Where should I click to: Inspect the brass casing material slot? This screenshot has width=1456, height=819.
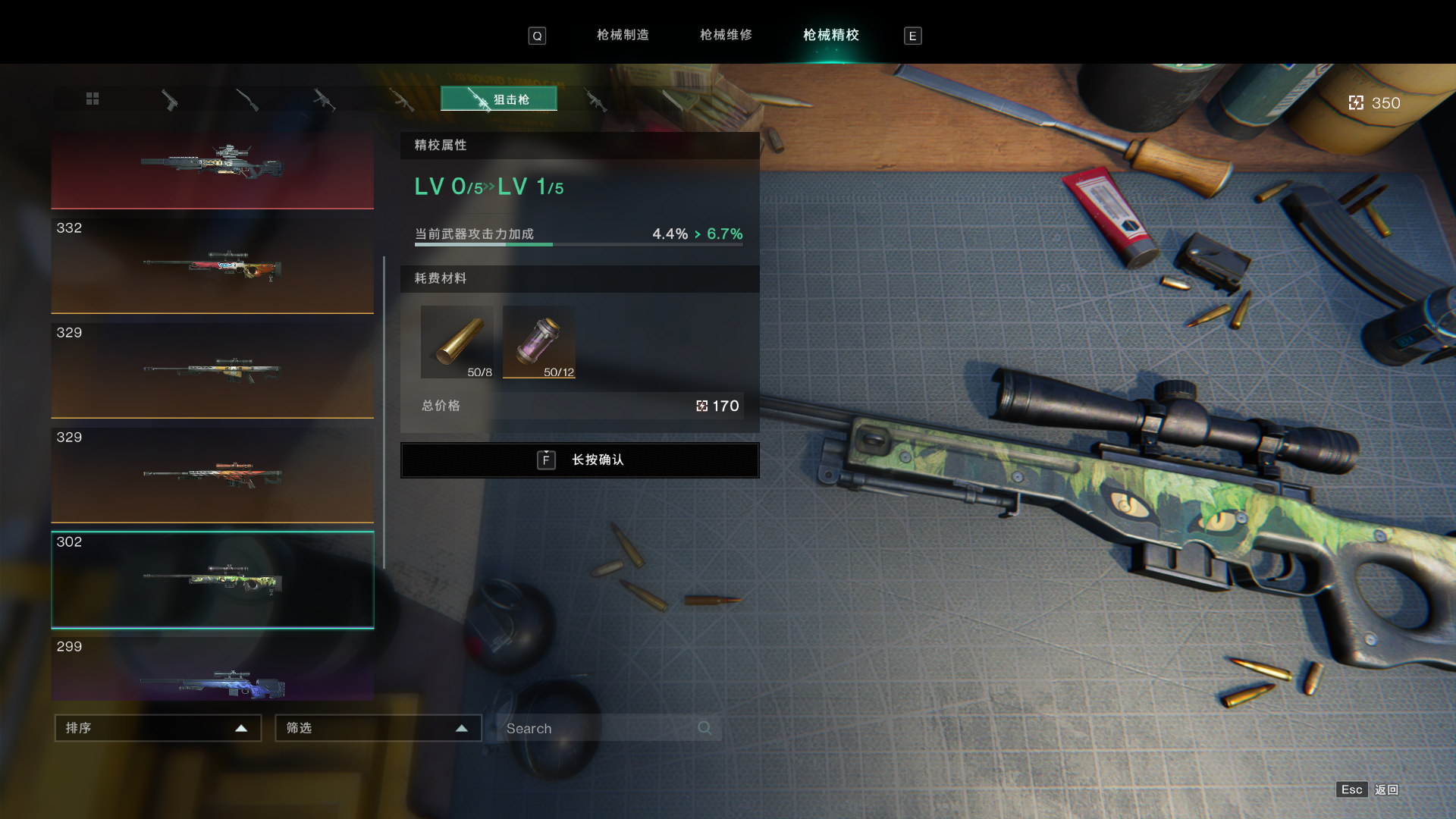457,342
